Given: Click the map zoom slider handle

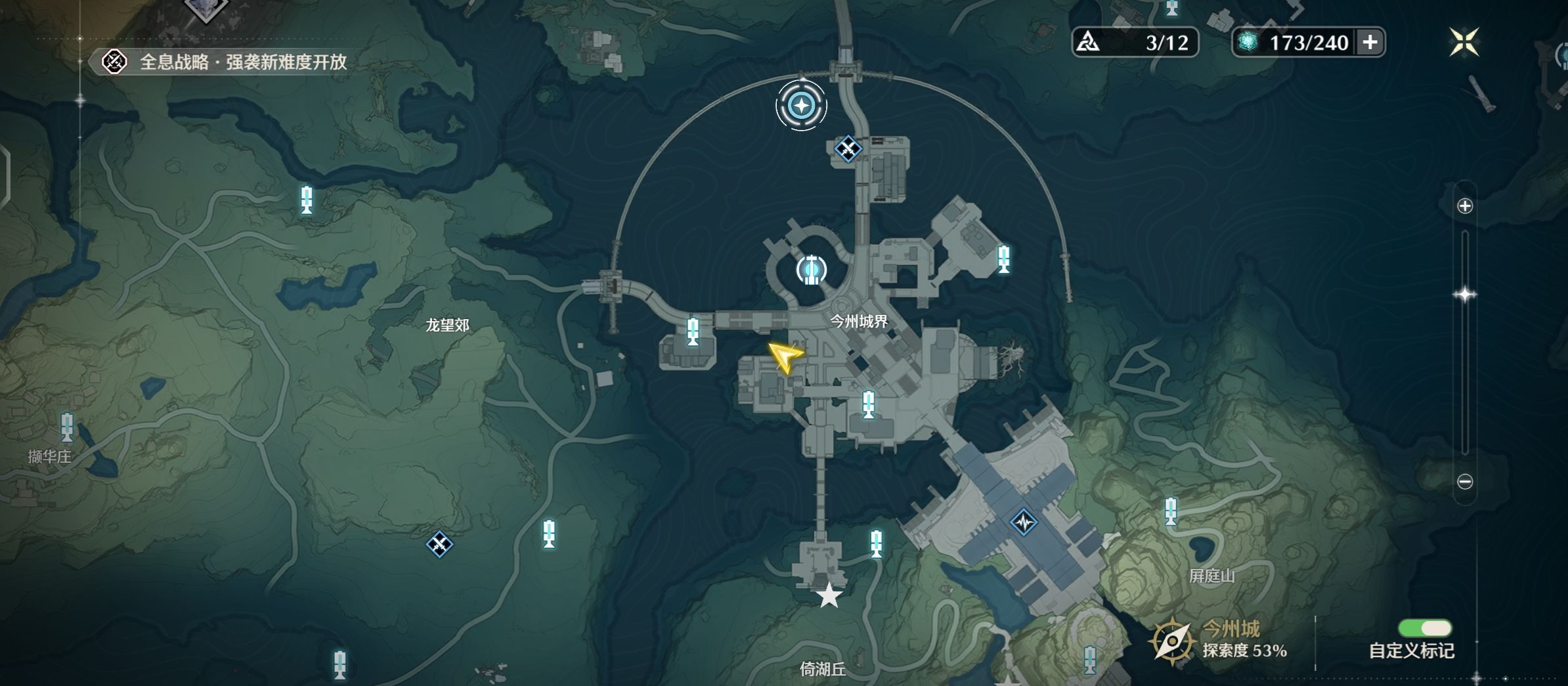Looking at the screenshot, I should (1465, 295).
